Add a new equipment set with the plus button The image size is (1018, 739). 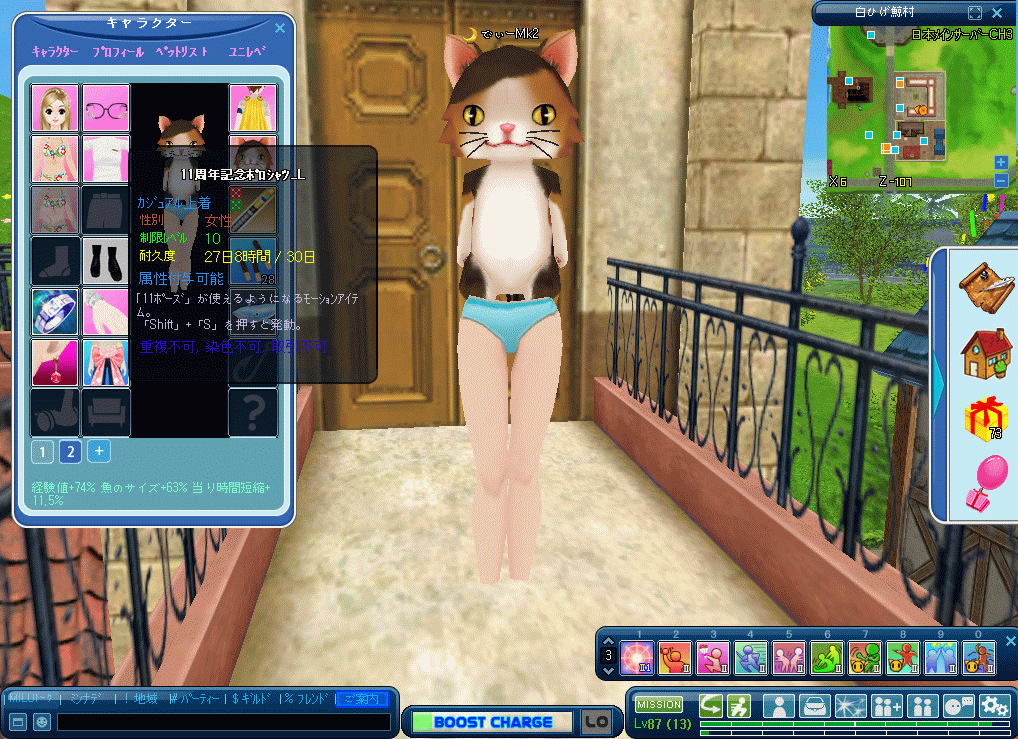[x=98, y=450]
